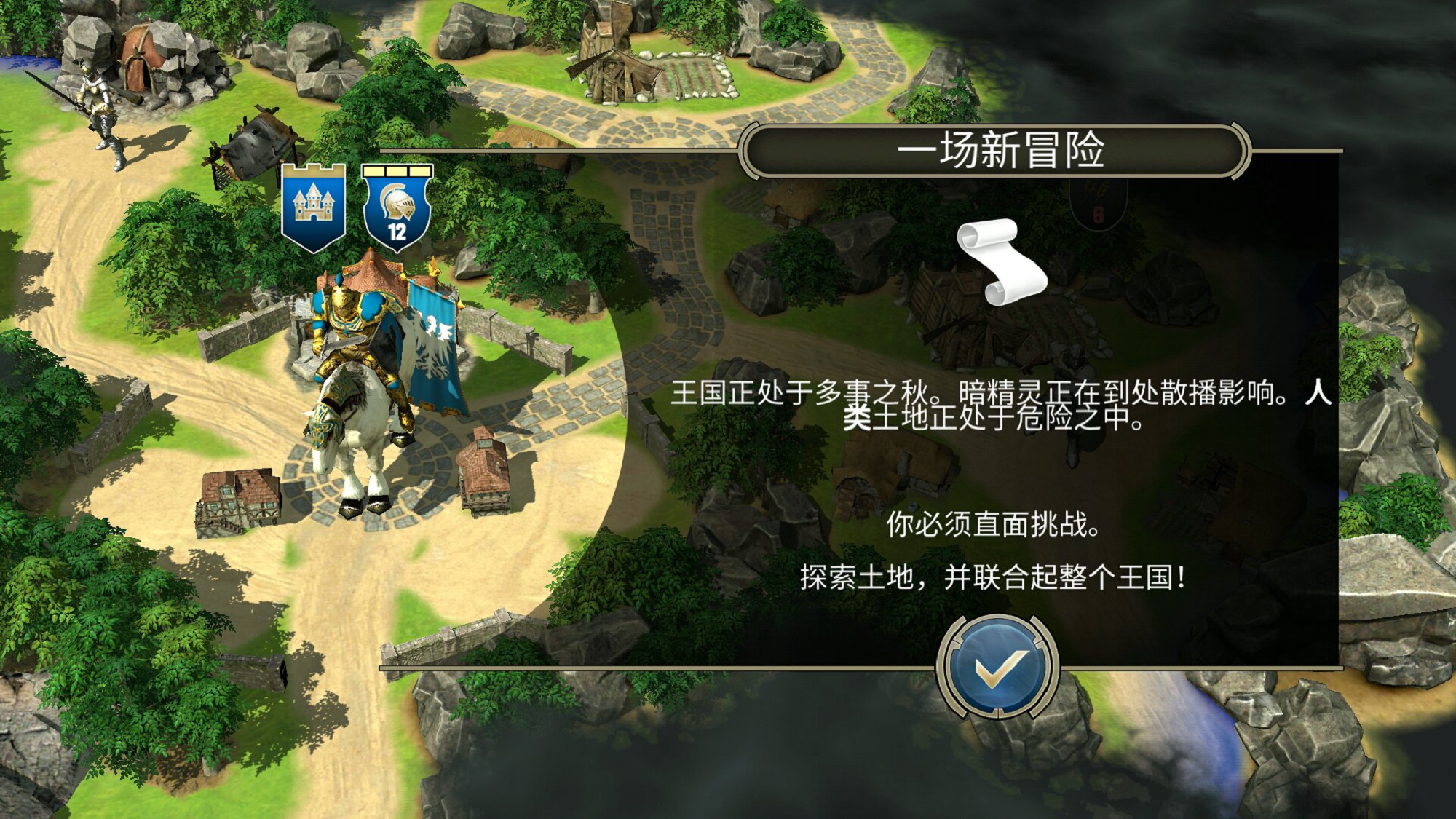Select the castle banner icon above the hero
Image resolution: width=1456 pixels, height=819 pixels.
[313, 209]
